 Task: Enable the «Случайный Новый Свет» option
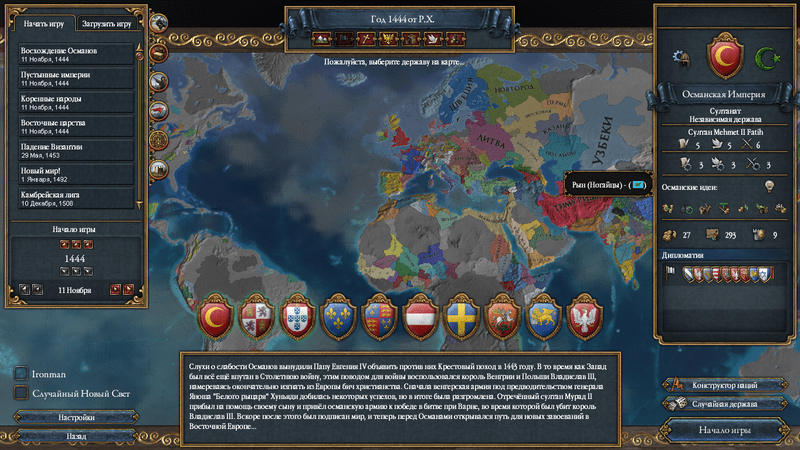21,393
